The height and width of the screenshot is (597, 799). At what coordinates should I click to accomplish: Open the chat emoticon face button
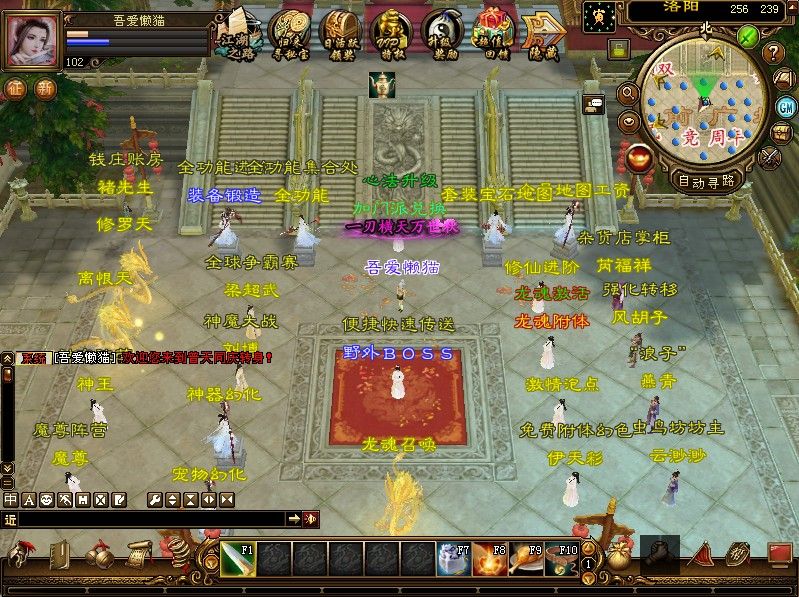(x=46, y=499)
